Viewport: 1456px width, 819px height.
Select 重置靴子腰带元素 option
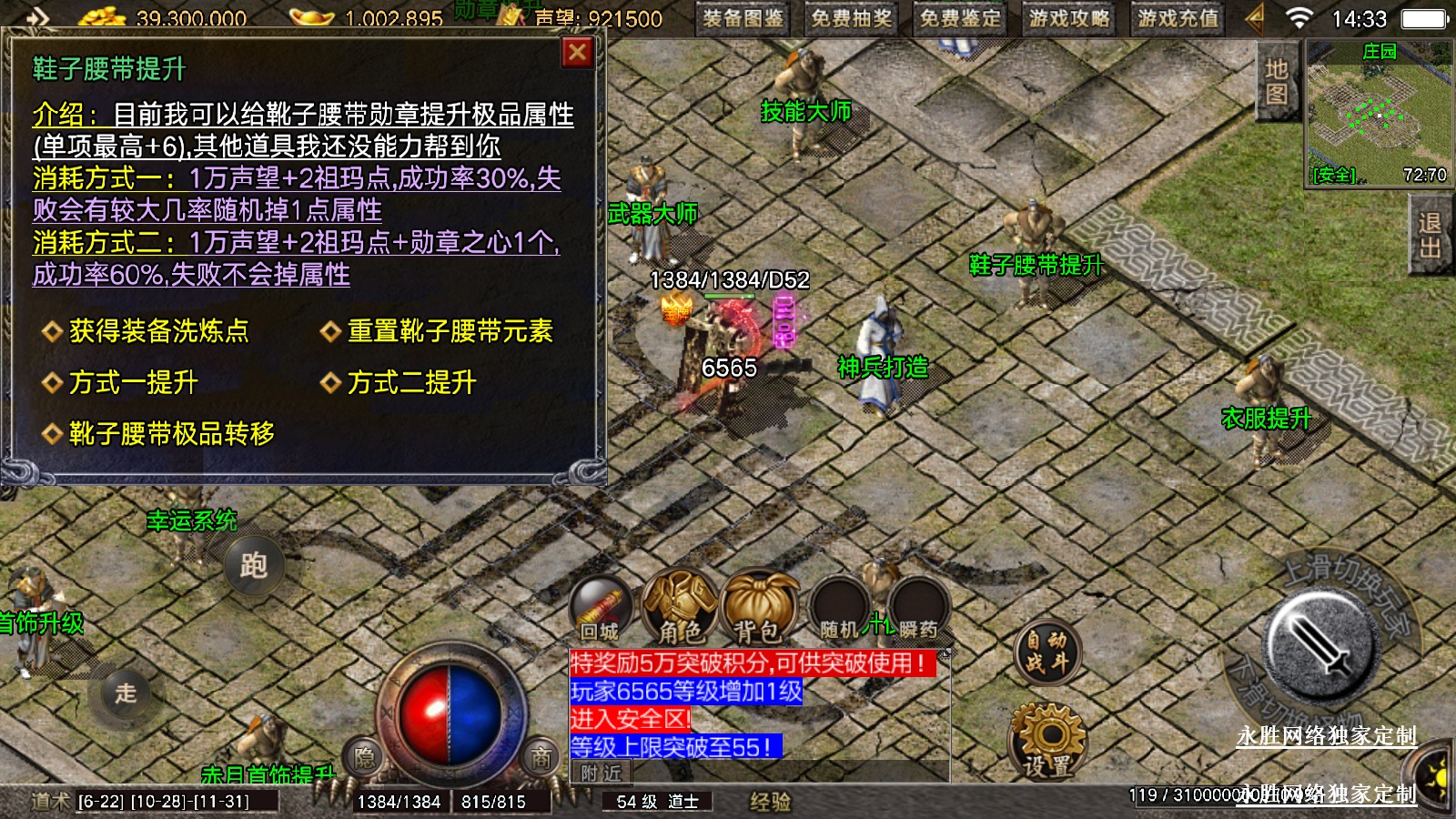(x=450, y=331)
